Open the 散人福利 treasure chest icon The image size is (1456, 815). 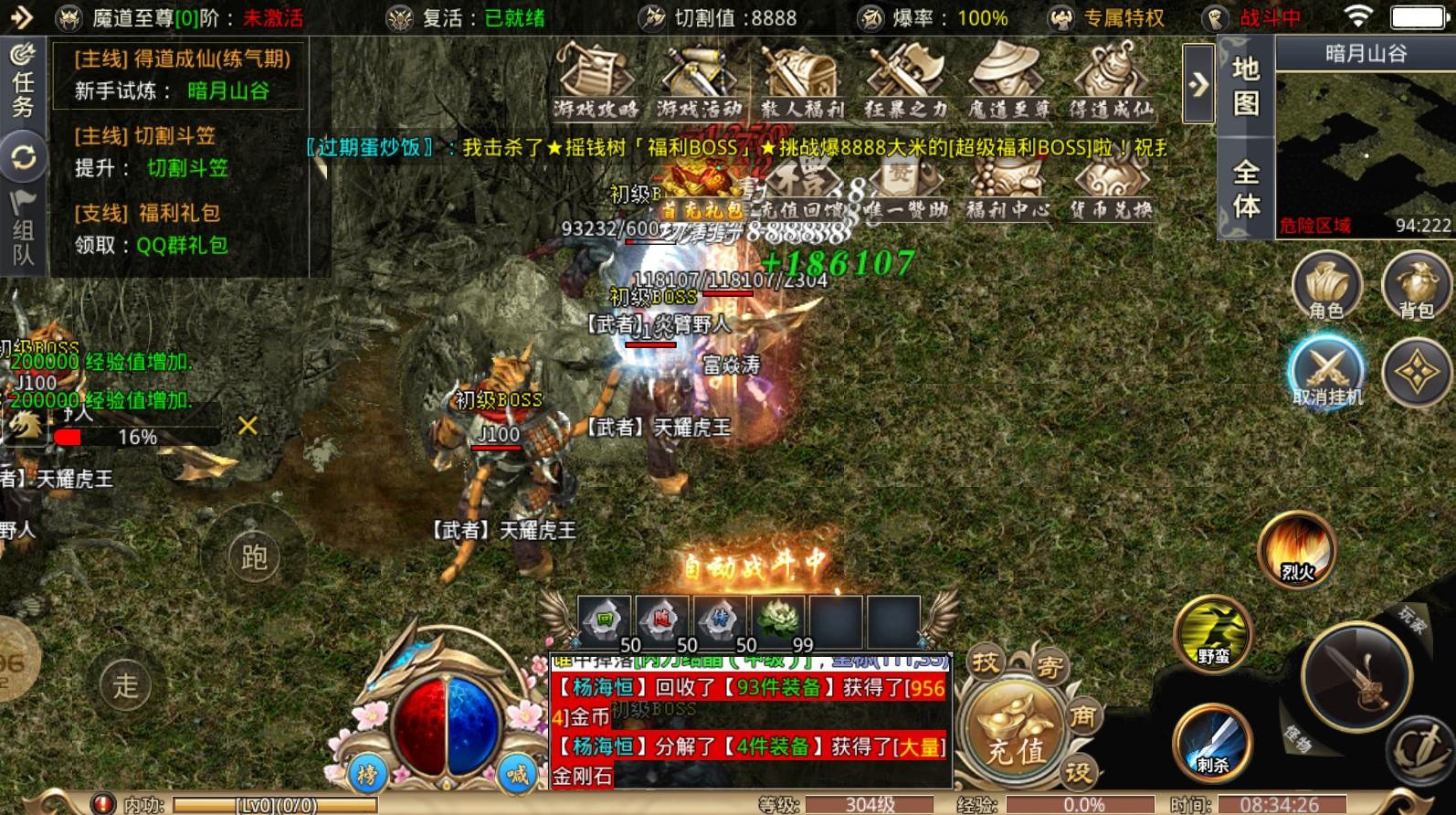pyautogui.click(x=802, y=80)
